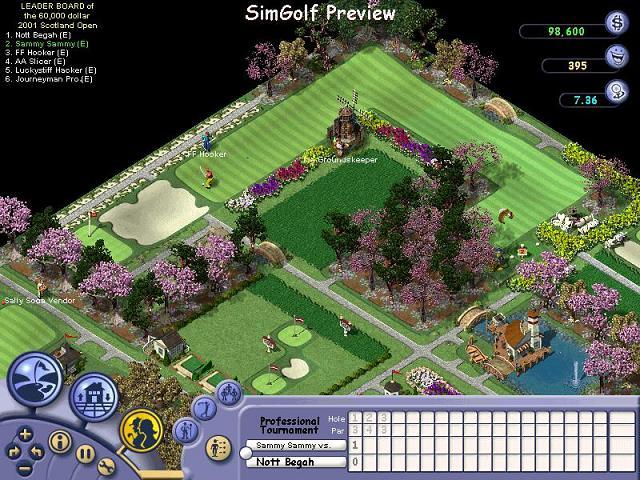The image size is (640, 480).
Task: Click the Sammy Sammy vs. scorecard row
Action: 295,444
